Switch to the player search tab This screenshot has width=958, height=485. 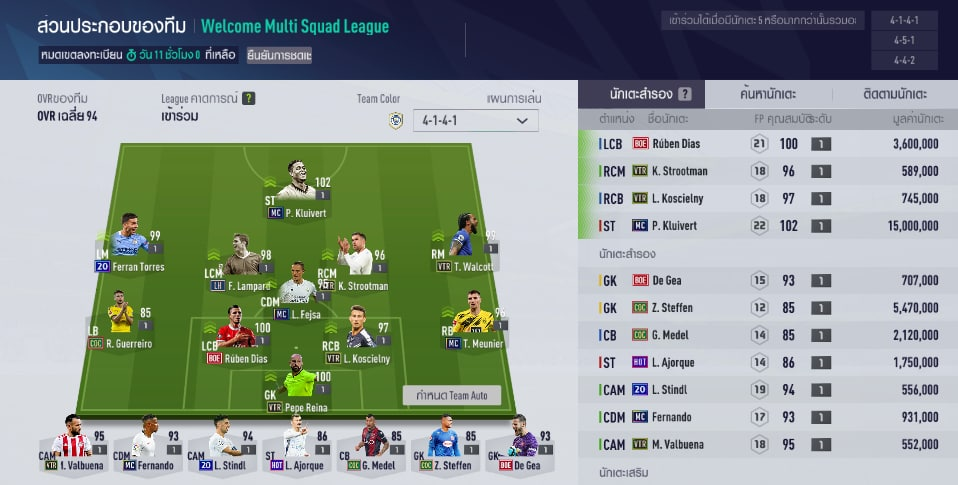click(768, 94)
